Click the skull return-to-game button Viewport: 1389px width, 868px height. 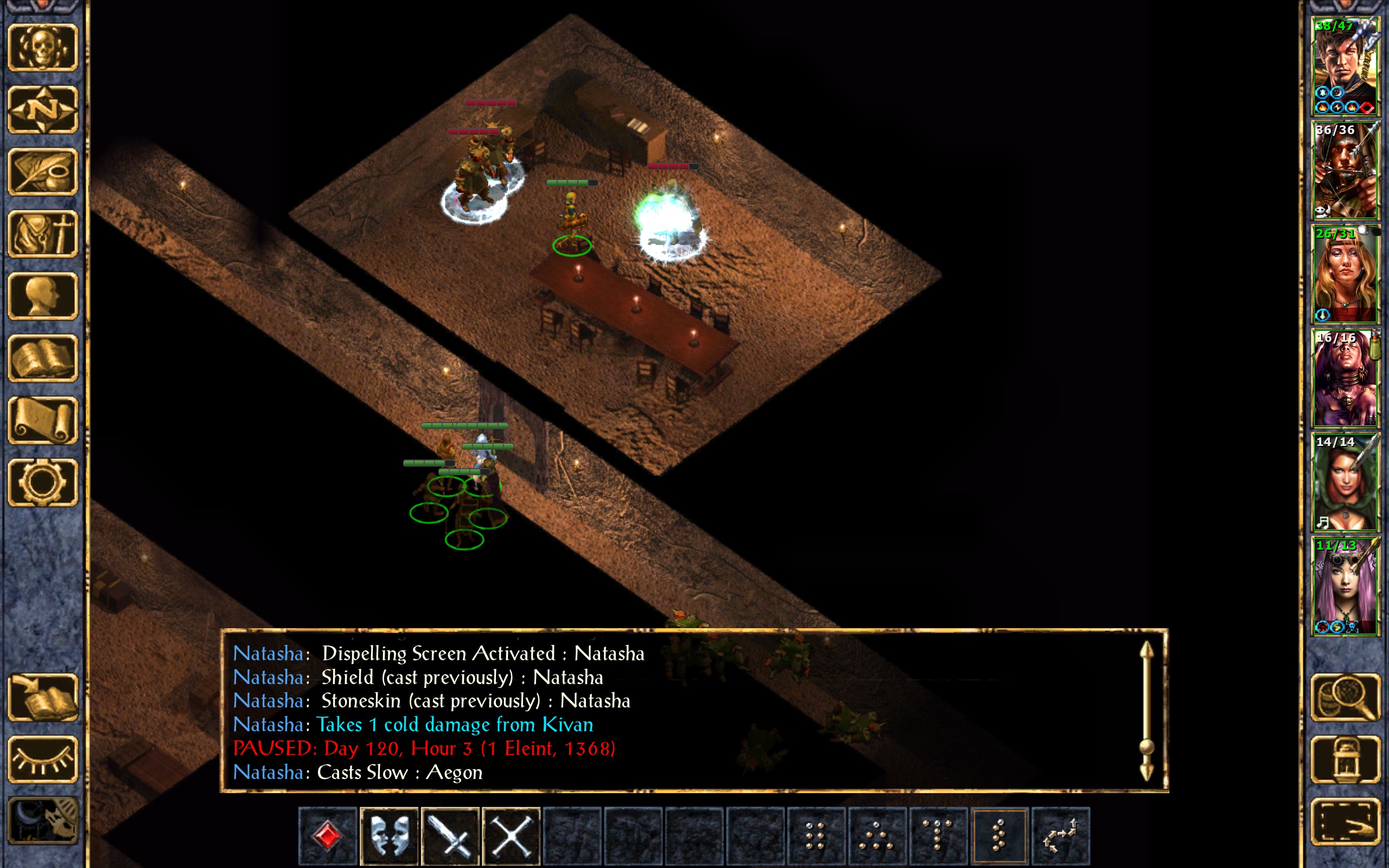point(42,48)
